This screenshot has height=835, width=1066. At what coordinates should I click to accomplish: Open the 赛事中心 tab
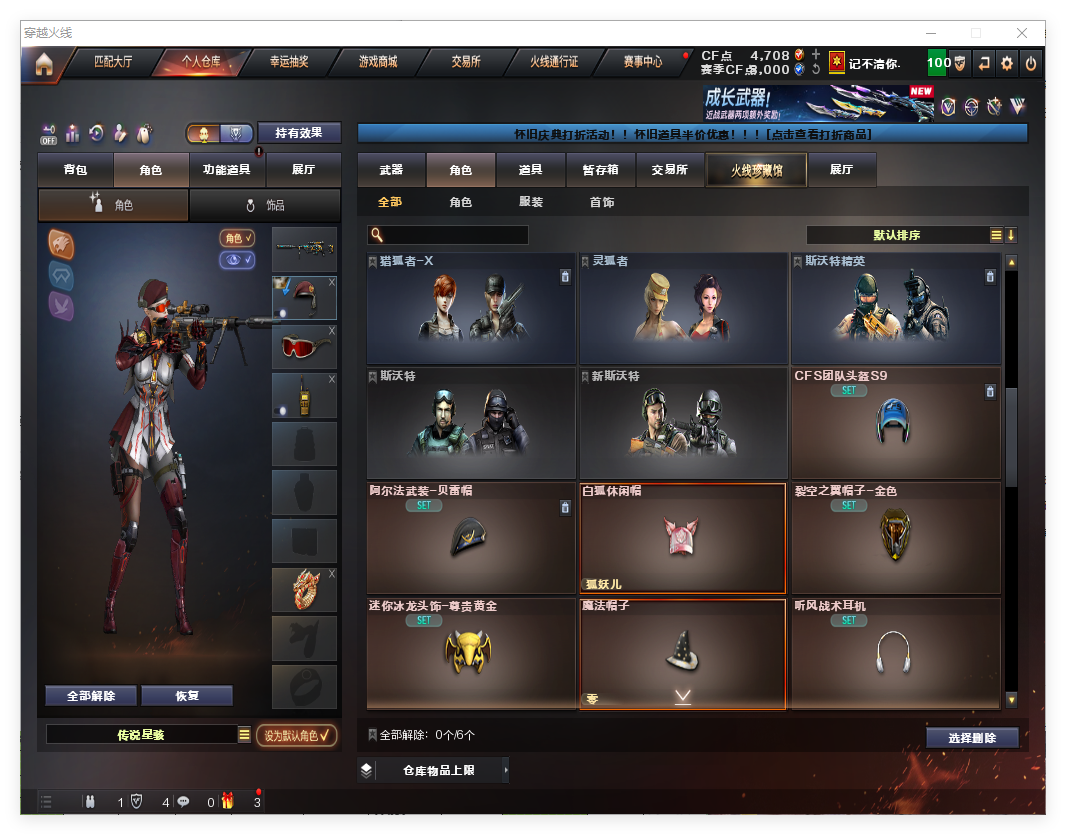pyautogui.click(x=642, y=62)
